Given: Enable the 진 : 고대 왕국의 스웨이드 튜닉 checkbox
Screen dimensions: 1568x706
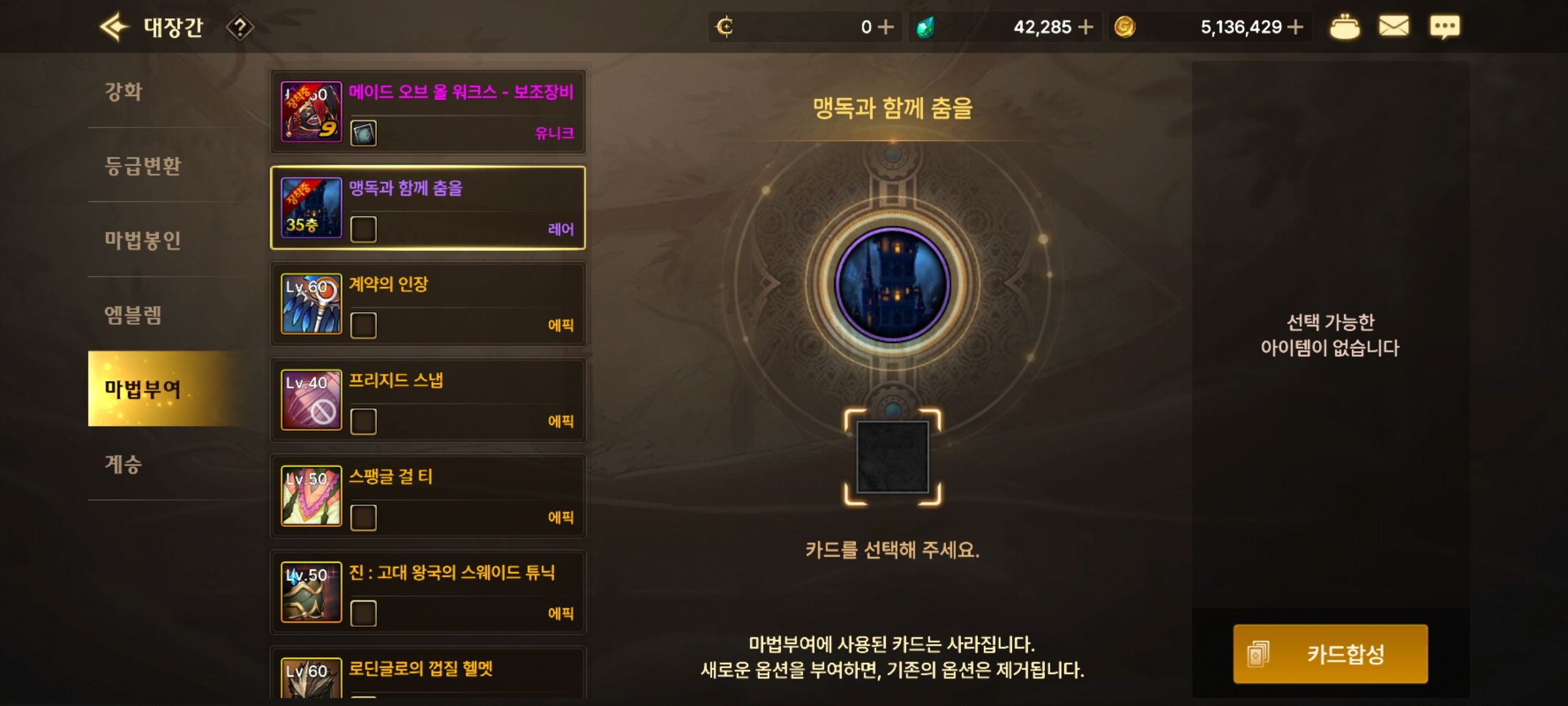Looking at the screenshot, I should [362, 614].
